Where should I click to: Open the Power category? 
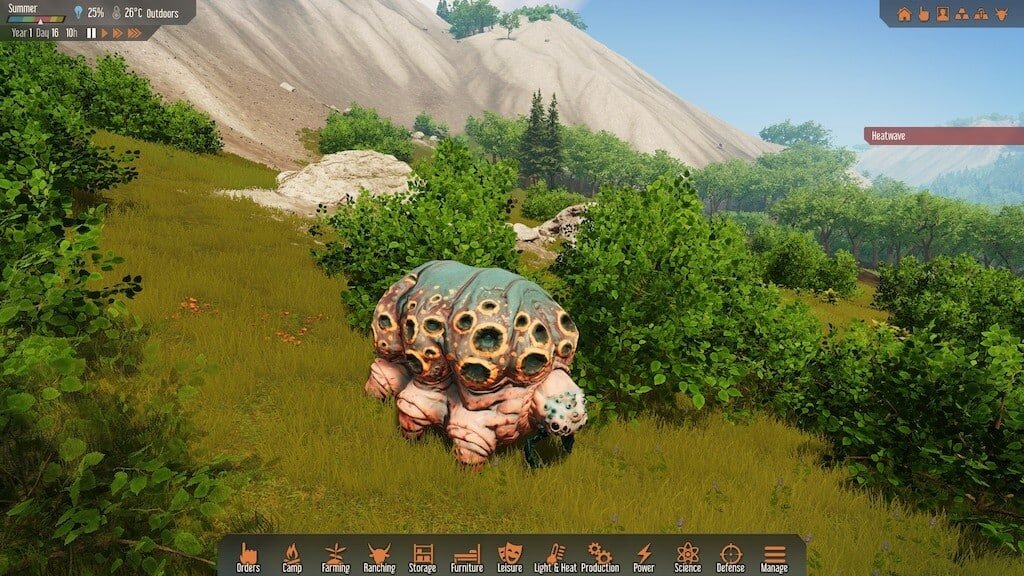(x=644, y=557)
